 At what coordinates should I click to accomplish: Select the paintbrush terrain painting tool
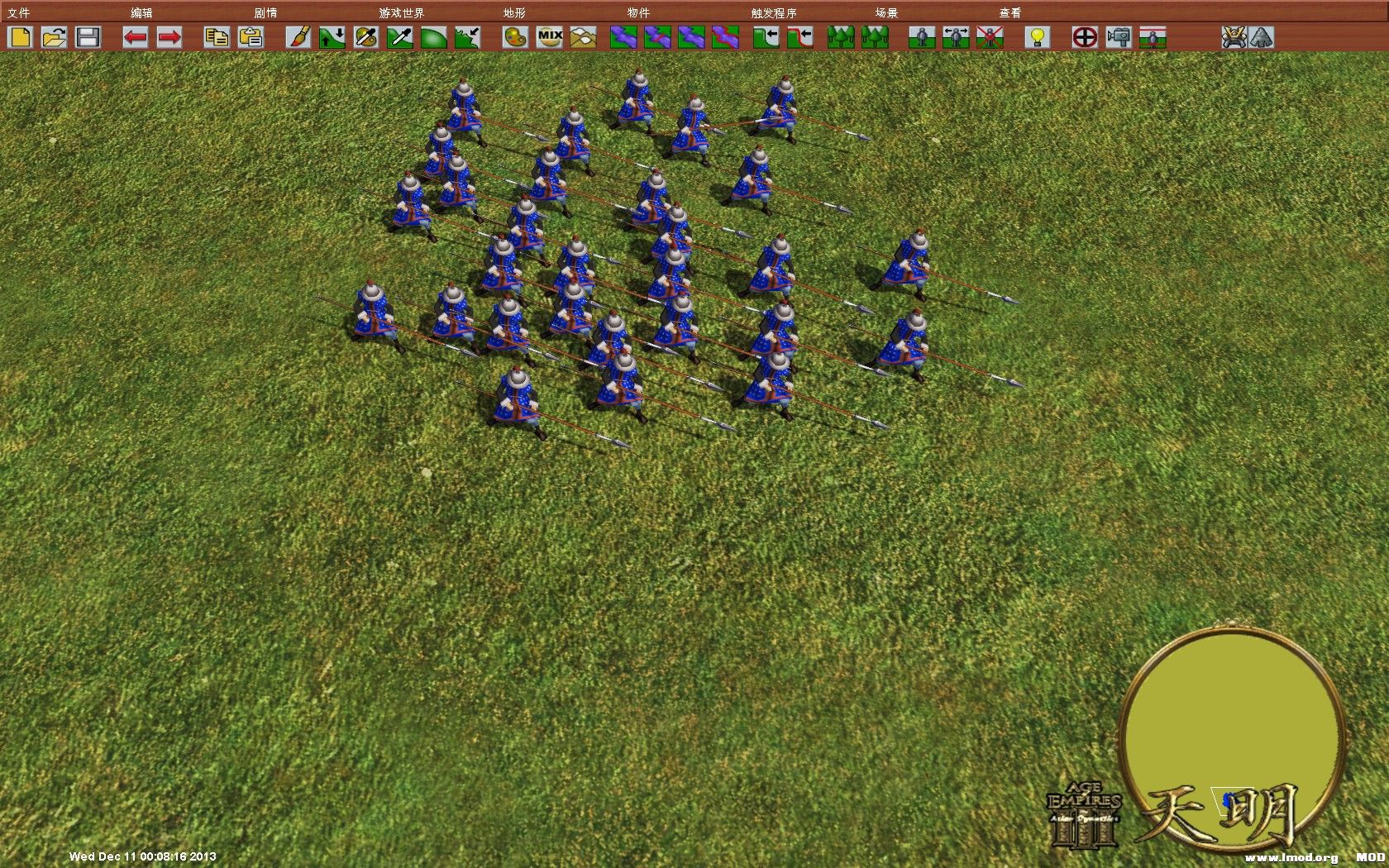(300, 37)
